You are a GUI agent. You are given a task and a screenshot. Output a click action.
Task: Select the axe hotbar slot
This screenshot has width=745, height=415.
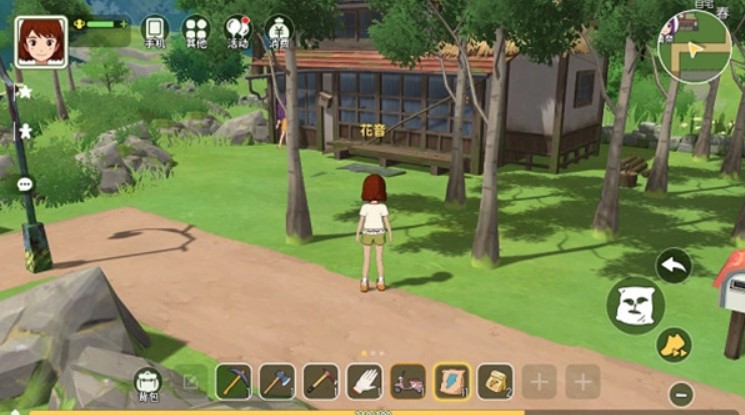(277, 381)
